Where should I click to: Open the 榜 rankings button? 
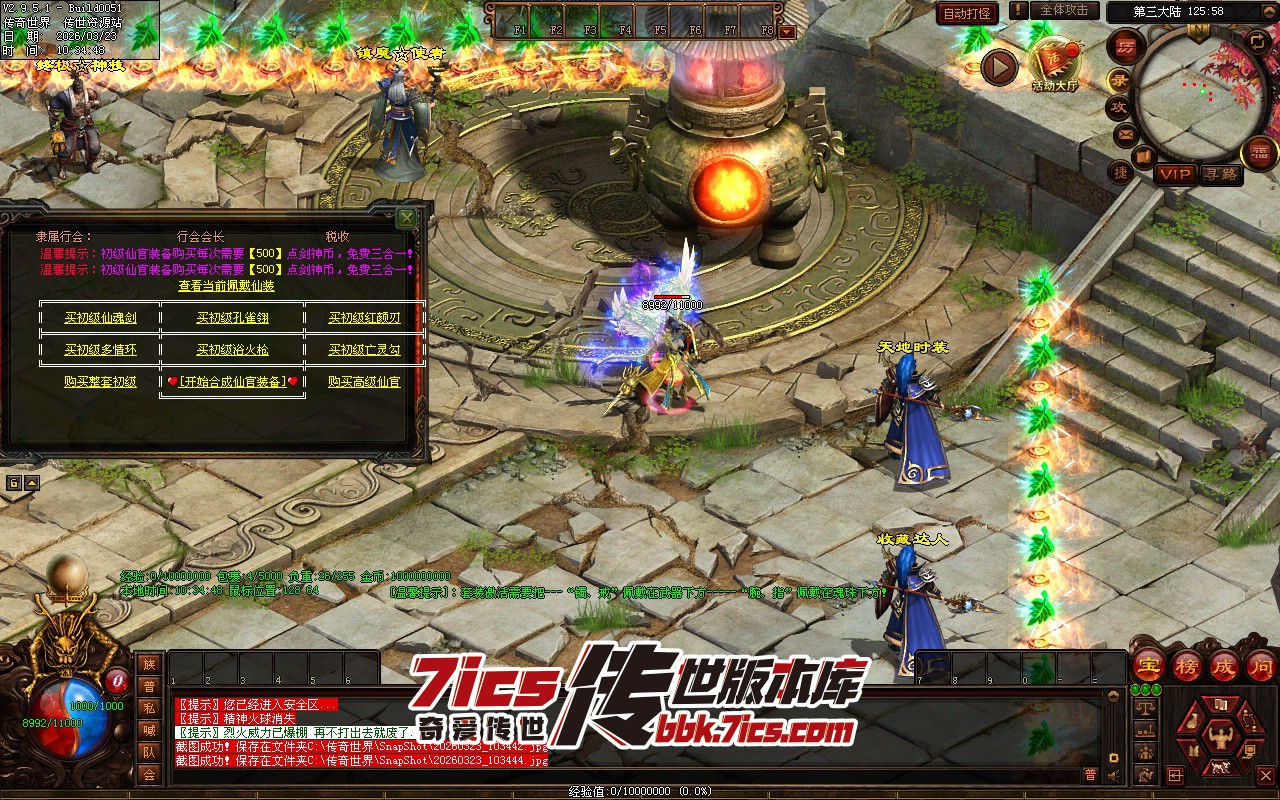[x=1187, y=667]
